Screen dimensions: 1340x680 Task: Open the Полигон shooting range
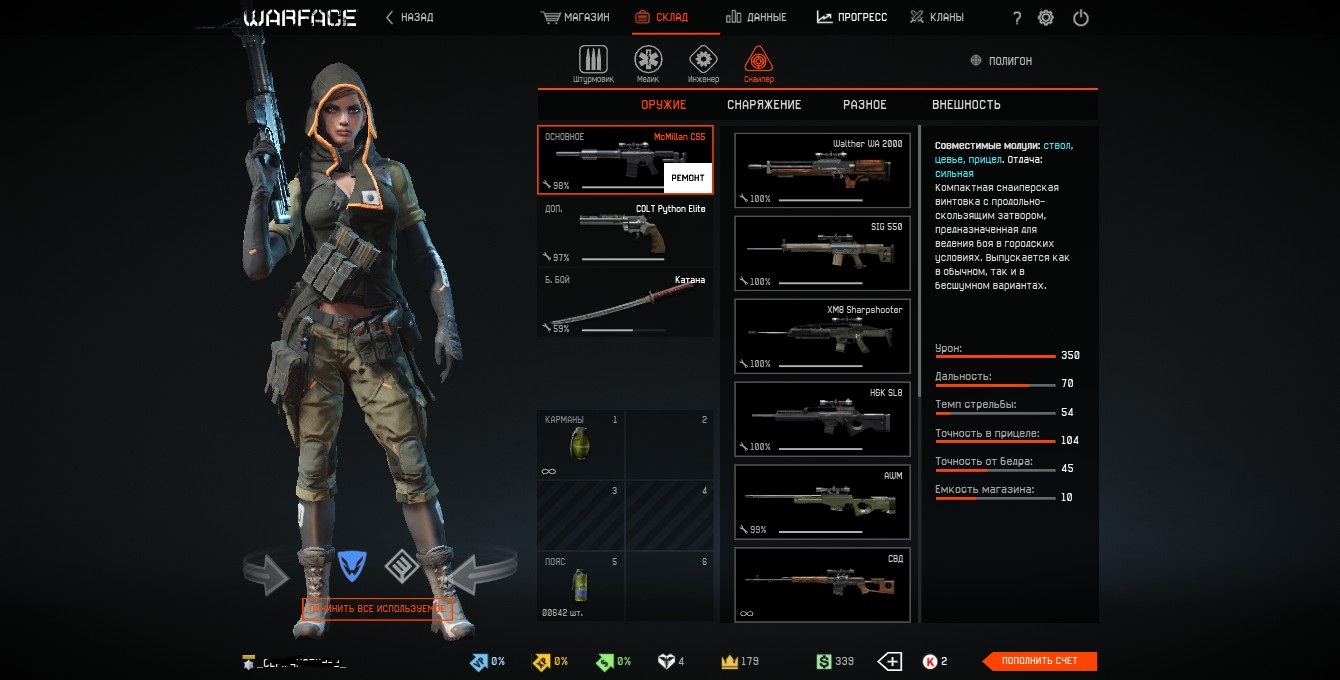1001,61
